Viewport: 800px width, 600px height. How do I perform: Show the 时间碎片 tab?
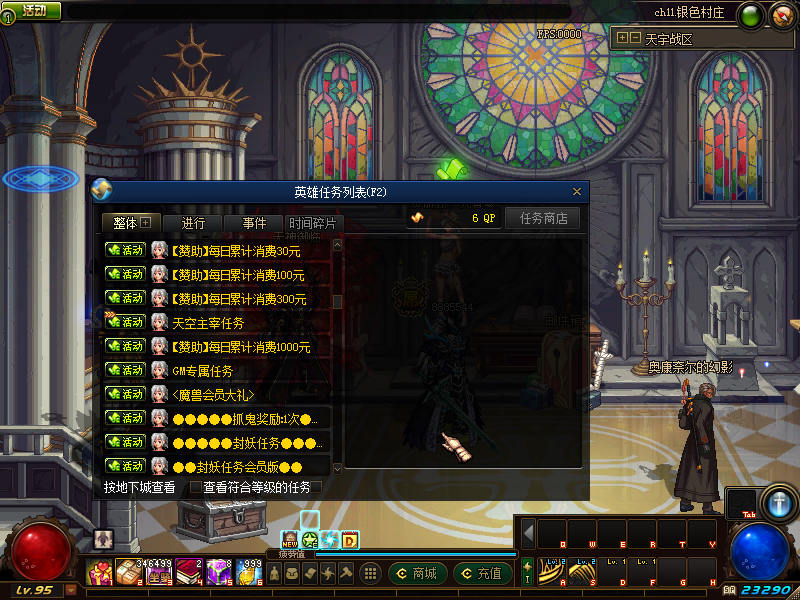[314, 223]
